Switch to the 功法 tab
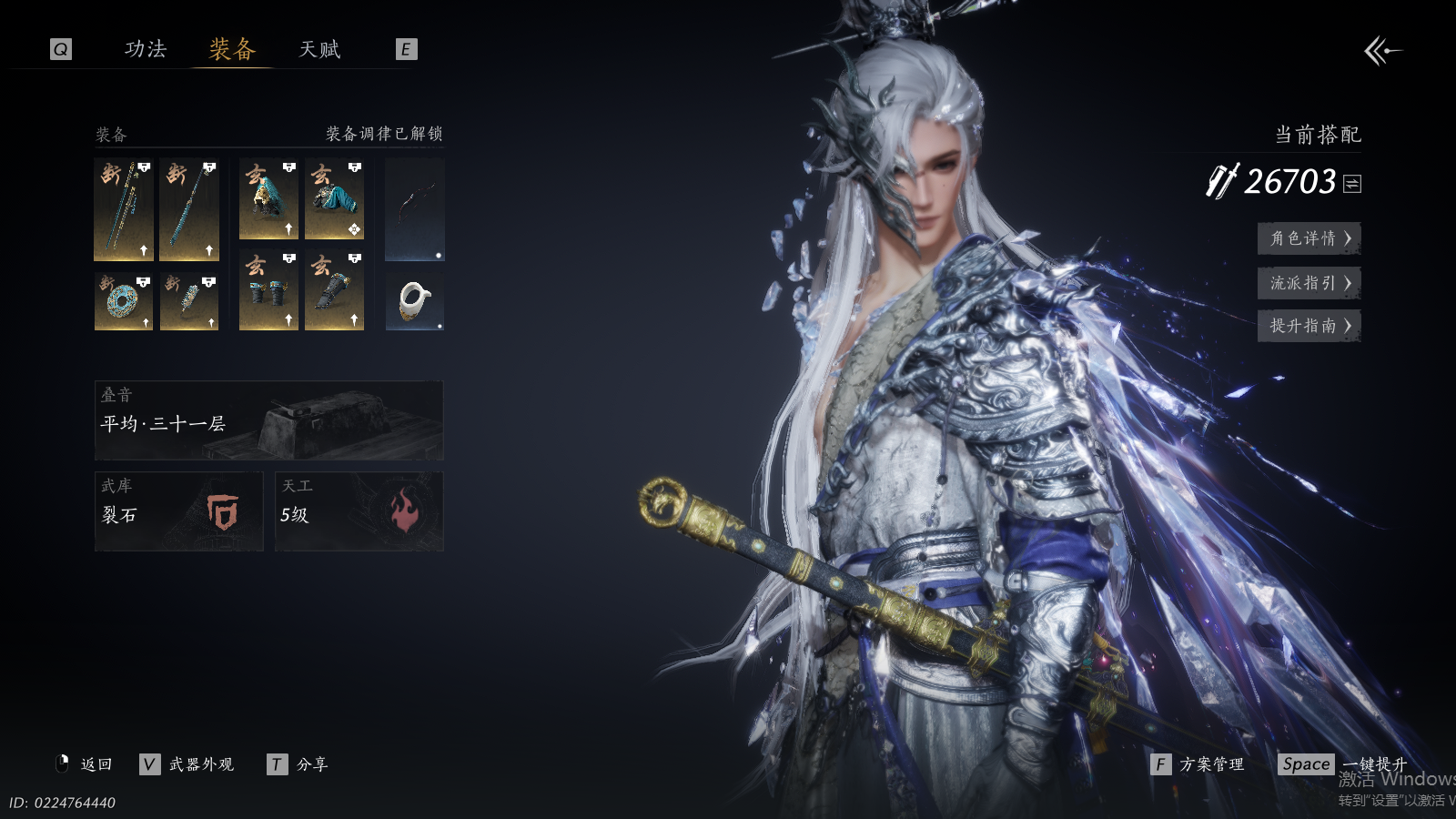Screen dimensions: 1456x819 click(146, 49)
